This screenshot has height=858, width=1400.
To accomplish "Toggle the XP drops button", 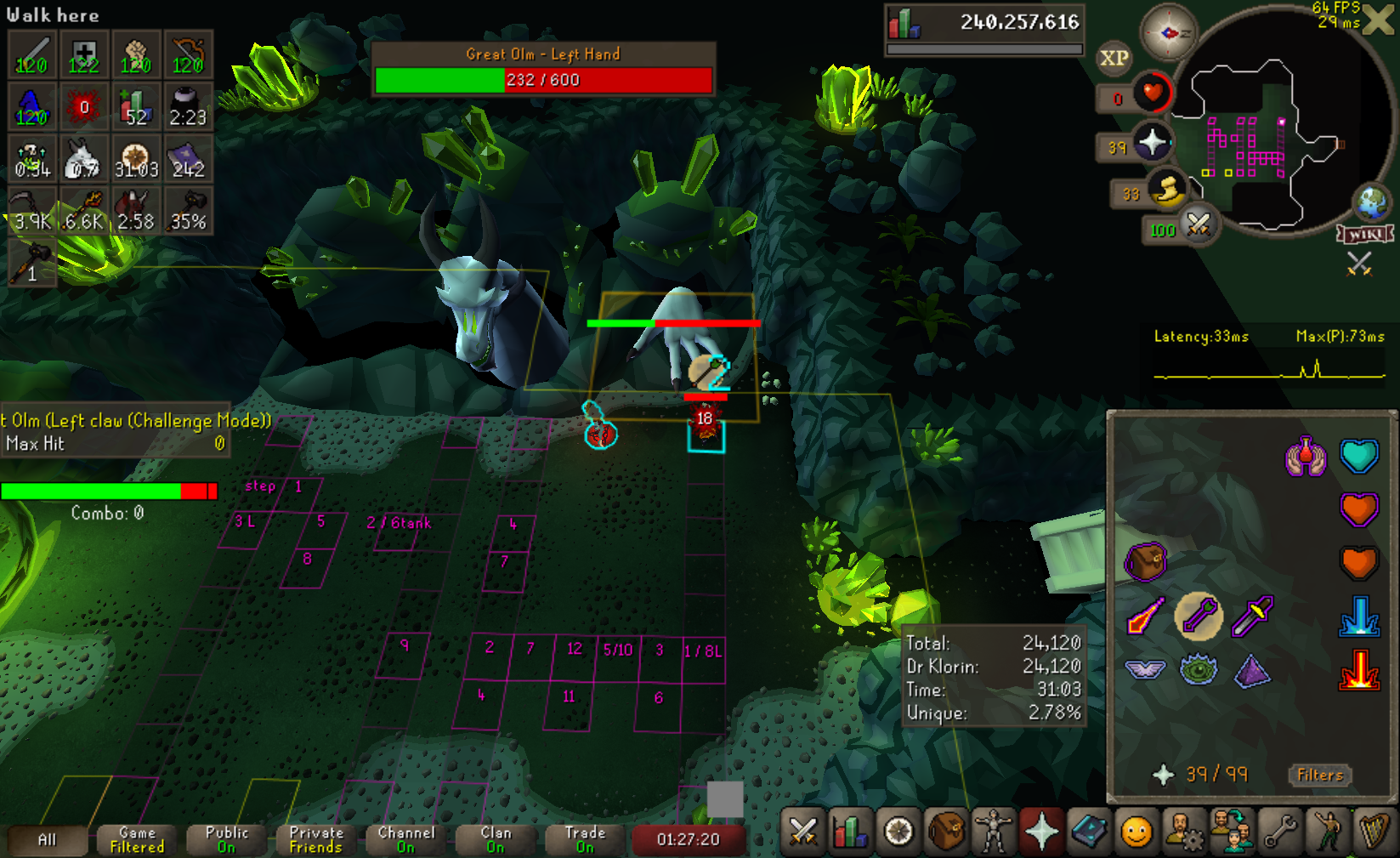I will tap(1114, 58).
